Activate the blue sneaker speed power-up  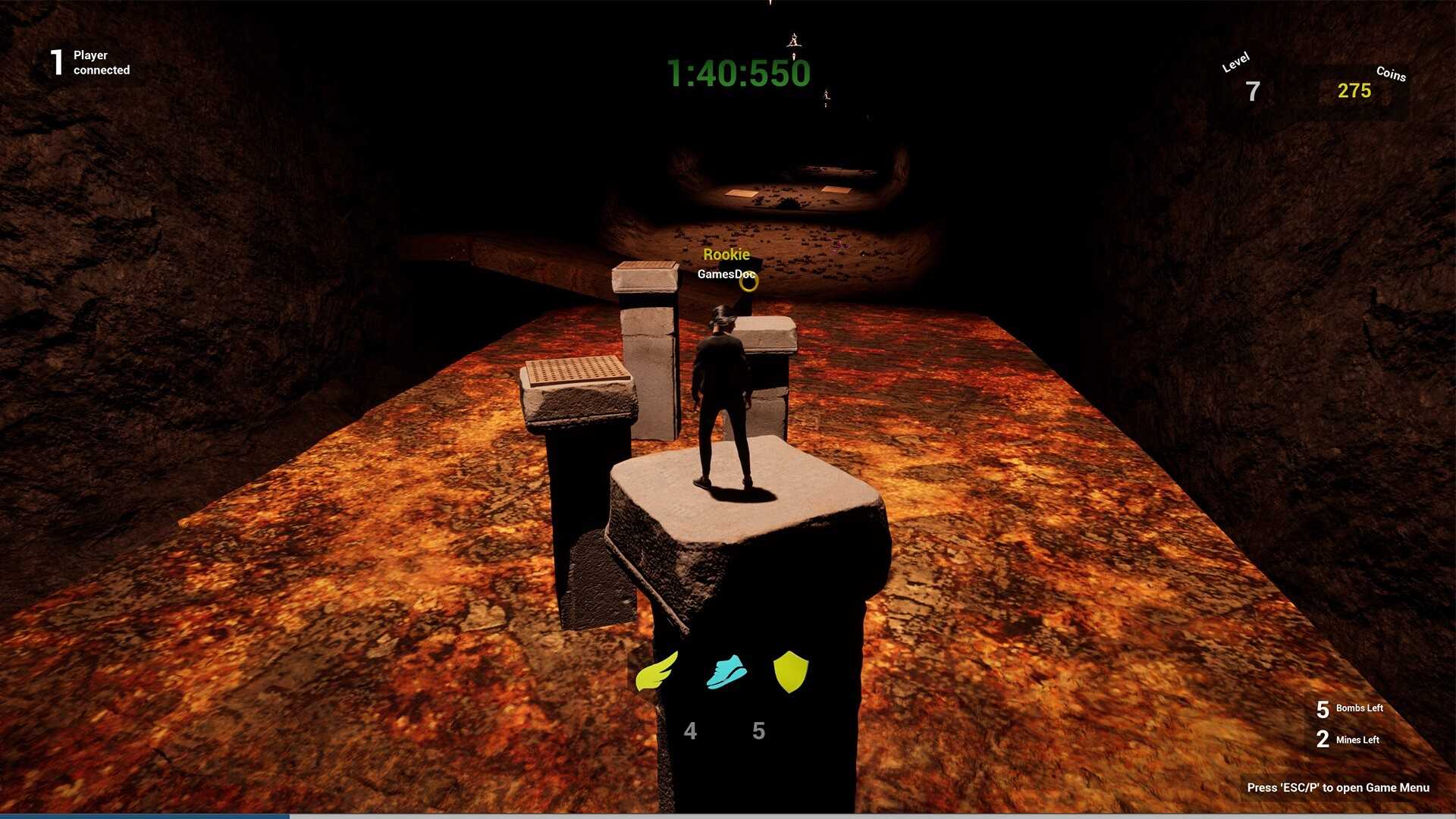pyautogui.click(x=725, y=670)
